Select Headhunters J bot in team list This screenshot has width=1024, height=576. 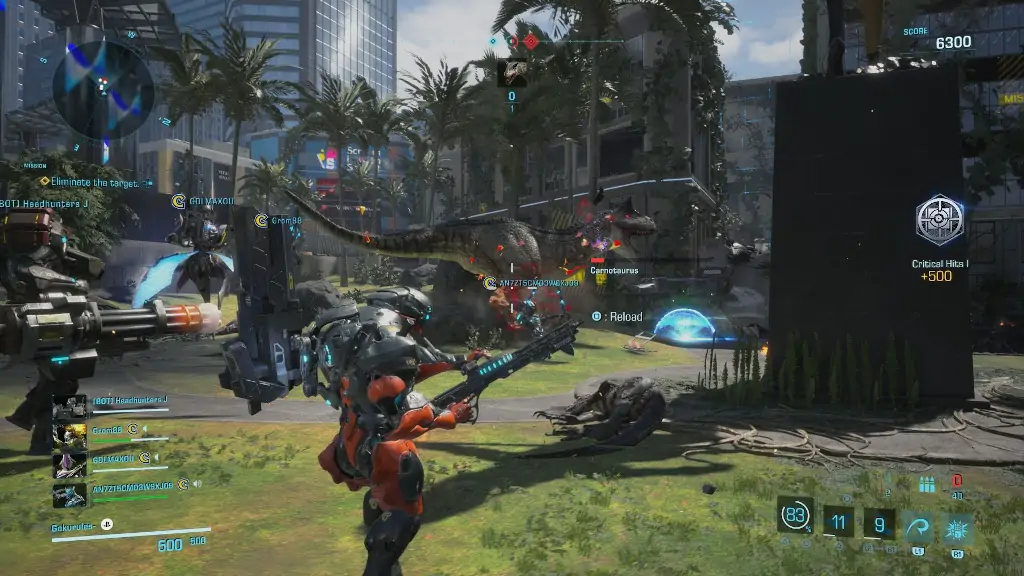tap(70, 406)
